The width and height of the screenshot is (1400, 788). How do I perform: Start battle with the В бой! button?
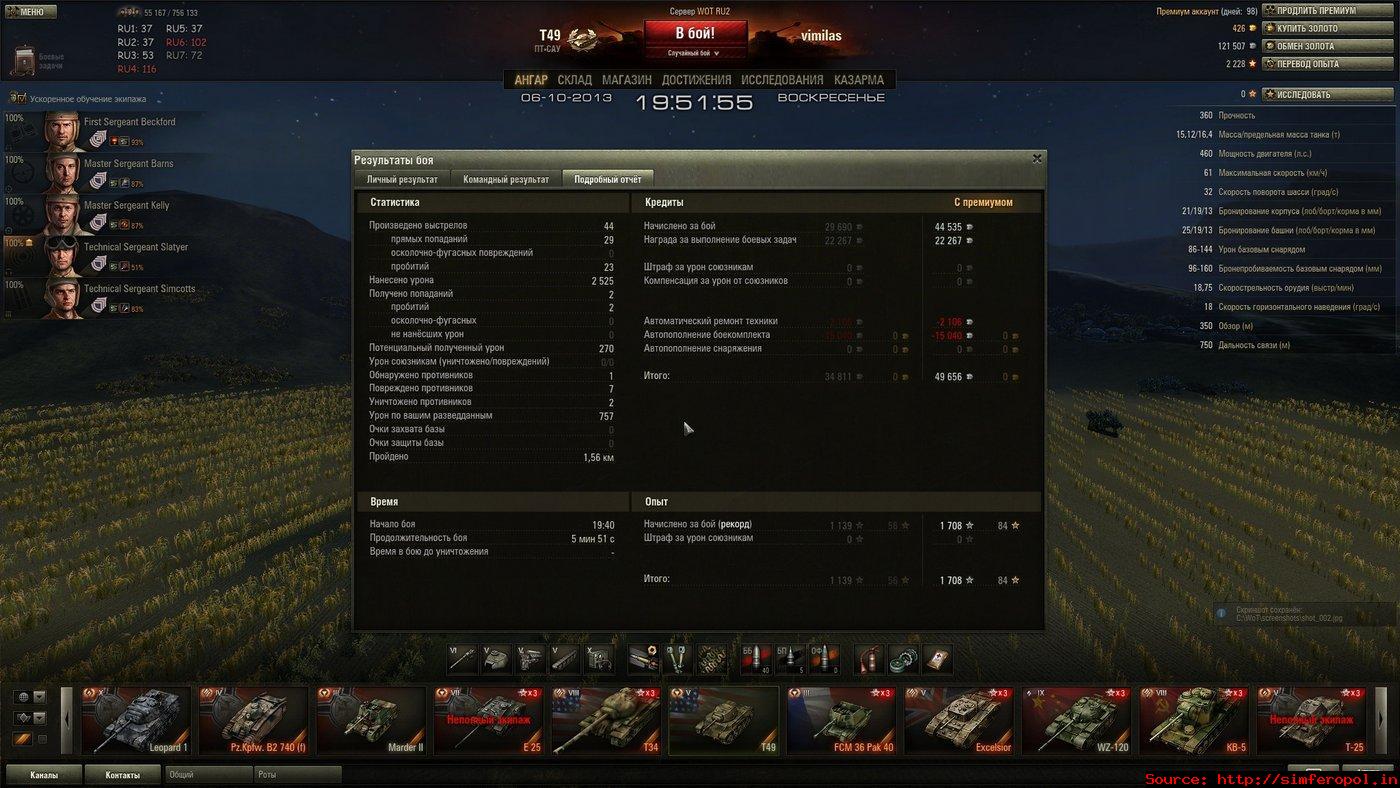tap(695, 33)
